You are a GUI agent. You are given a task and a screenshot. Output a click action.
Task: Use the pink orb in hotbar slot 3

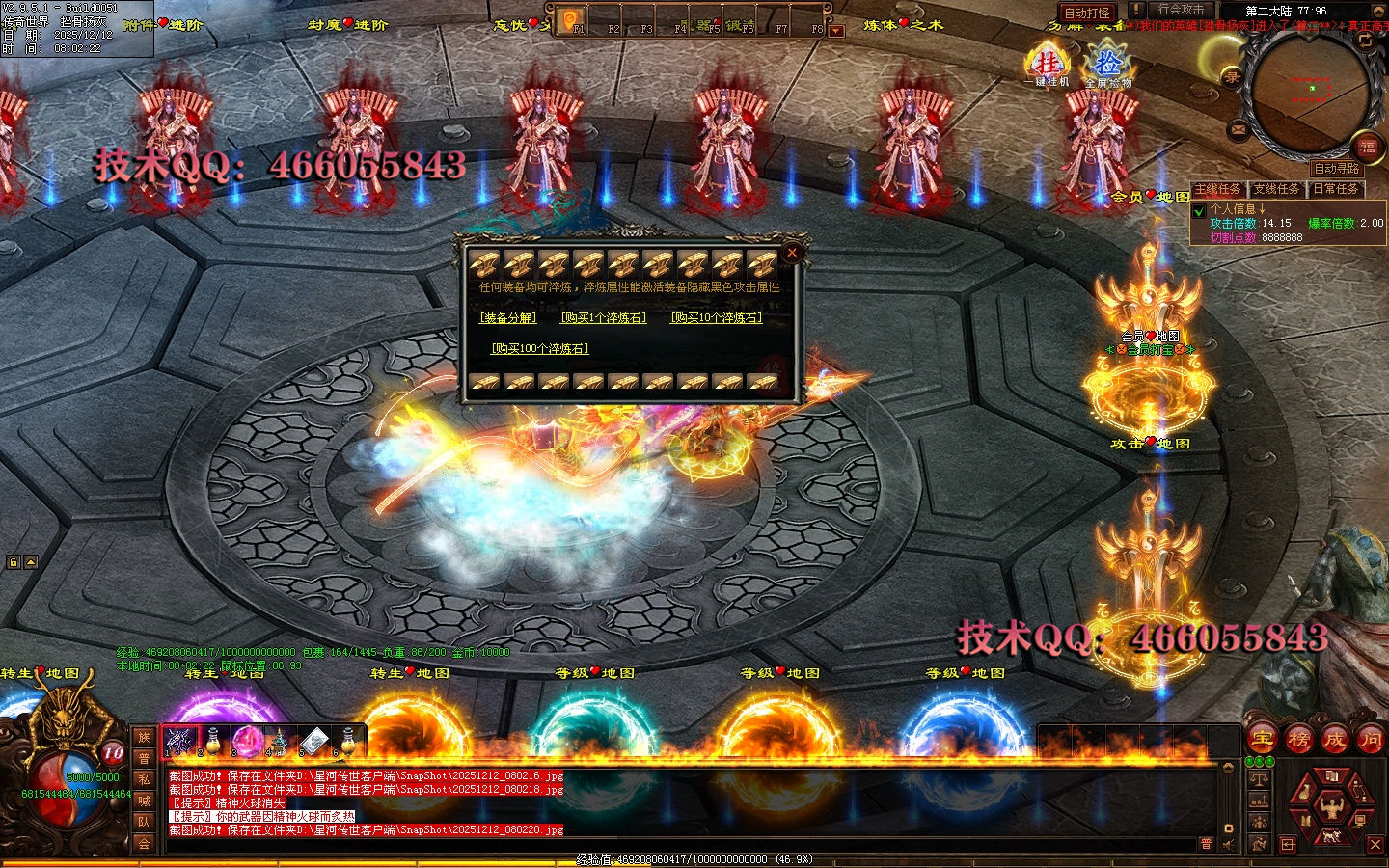(248, 742)
